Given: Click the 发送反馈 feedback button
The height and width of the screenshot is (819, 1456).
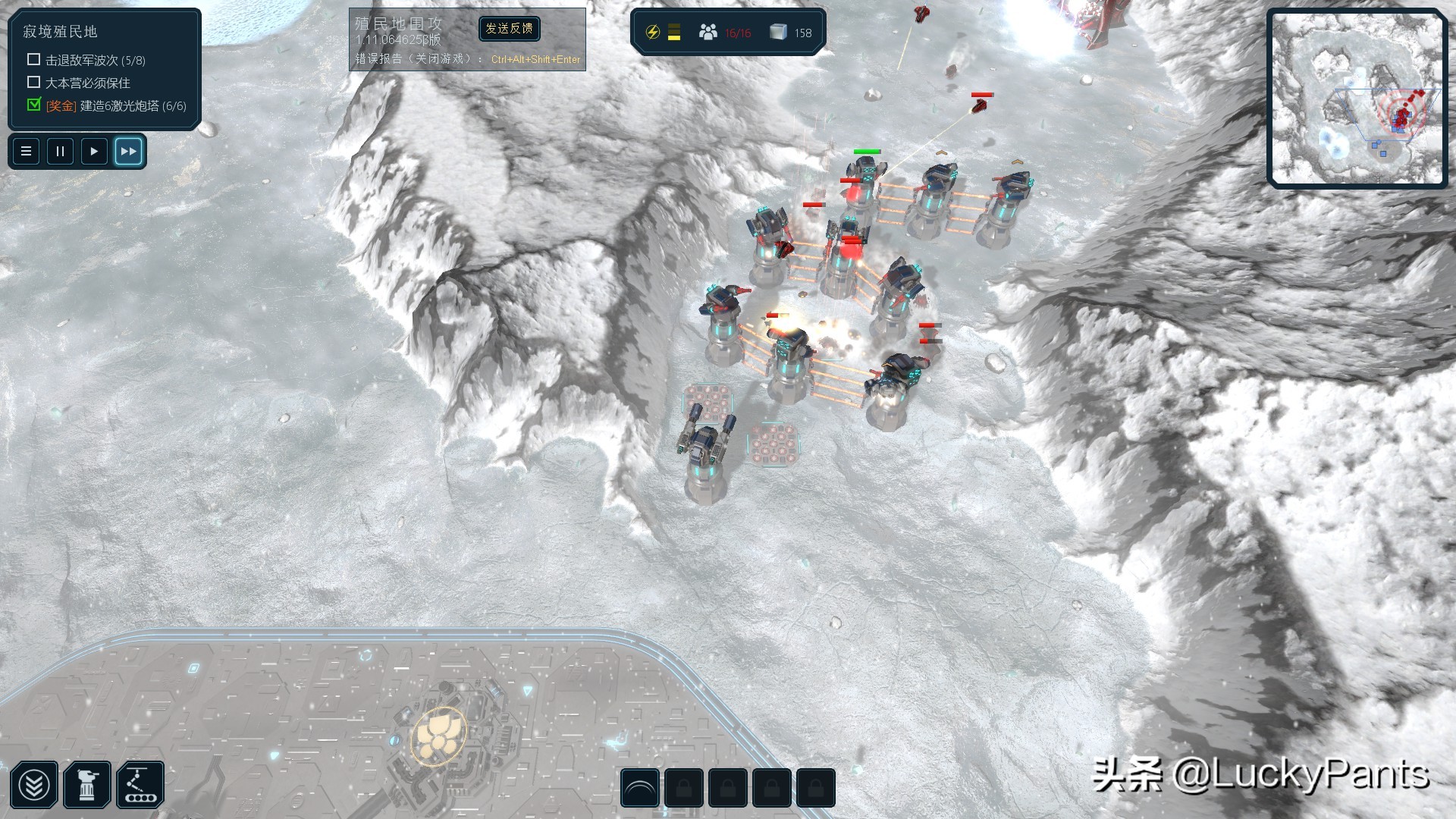Looking at the screenshot, I should (510, 29).
